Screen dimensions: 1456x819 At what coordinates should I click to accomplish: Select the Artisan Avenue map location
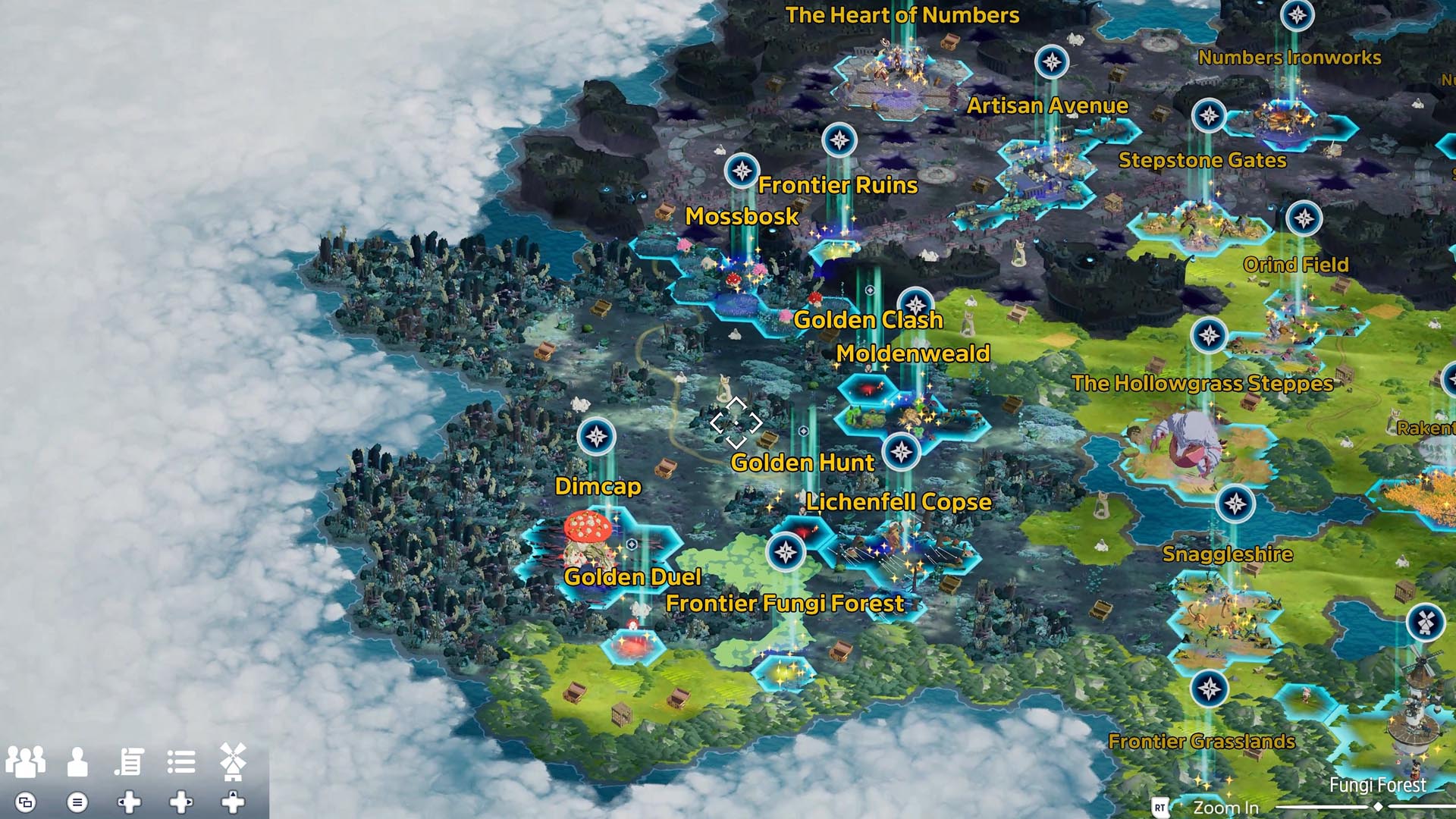[x=1046, y=105]
